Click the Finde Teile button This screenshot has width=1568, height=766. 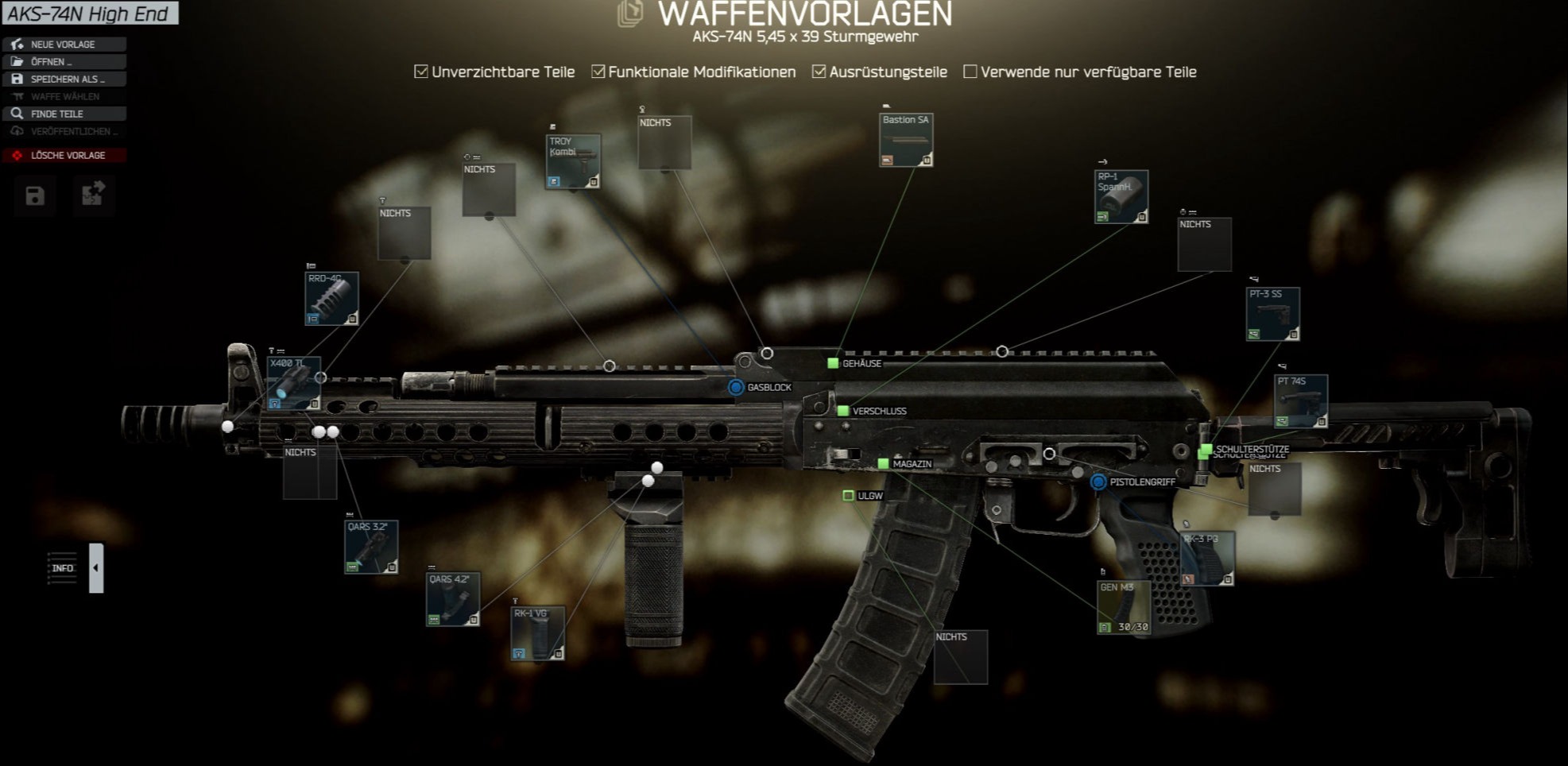[x=64, y=114]
